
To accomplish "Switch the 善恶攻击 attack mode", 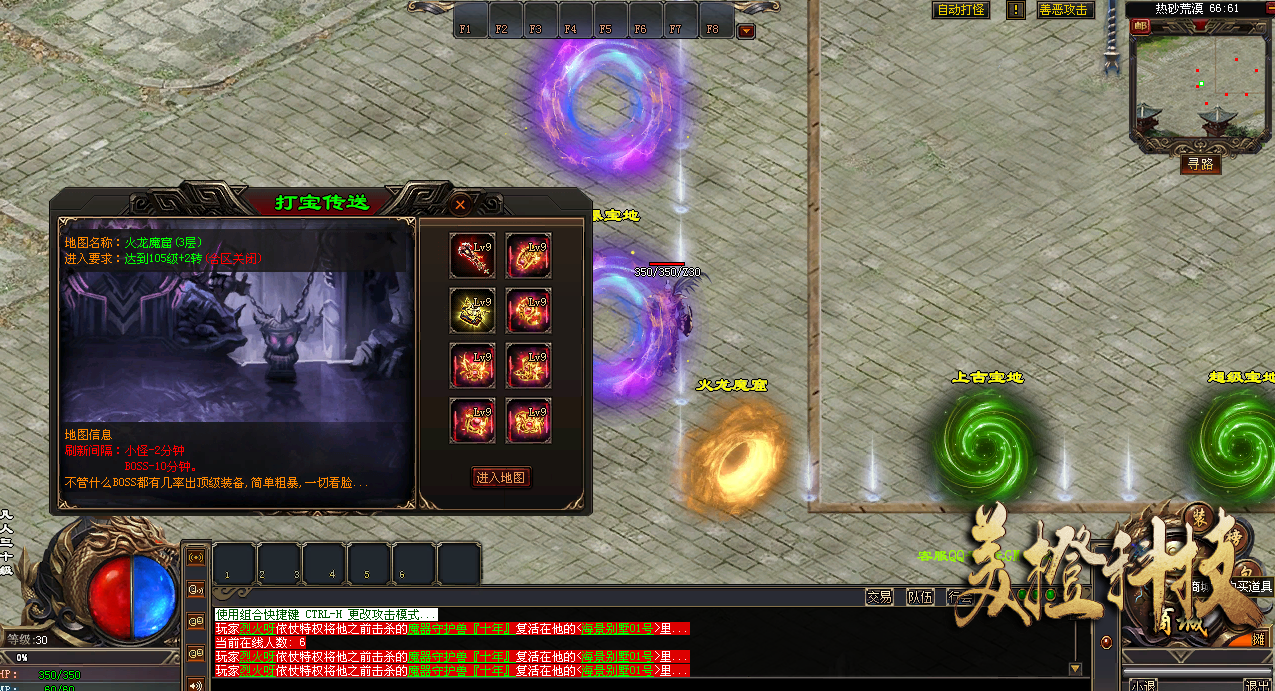I will [x=1064, y=10].
